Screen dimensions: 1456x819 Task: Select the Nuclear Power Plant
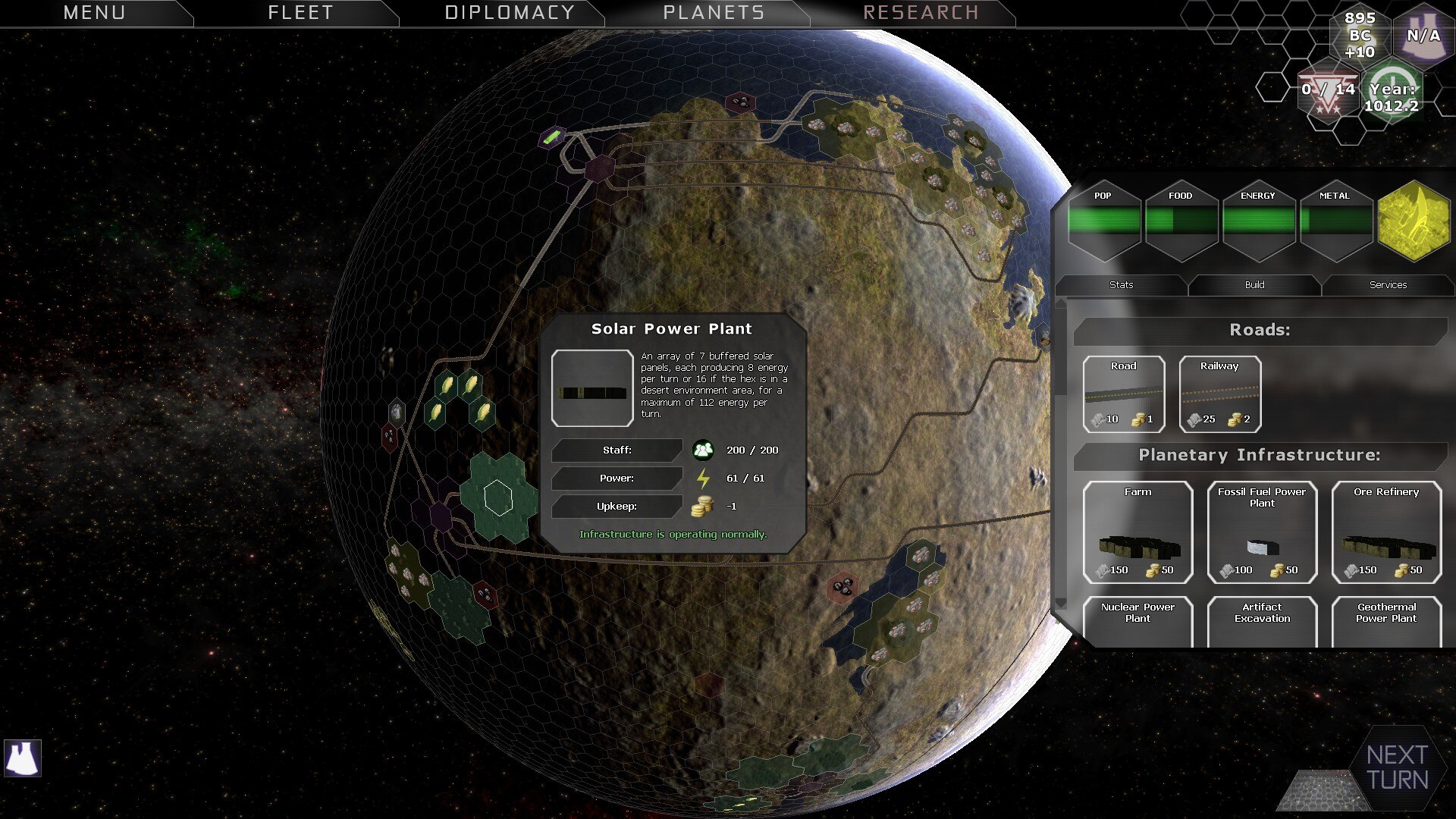pos(1137,621)
